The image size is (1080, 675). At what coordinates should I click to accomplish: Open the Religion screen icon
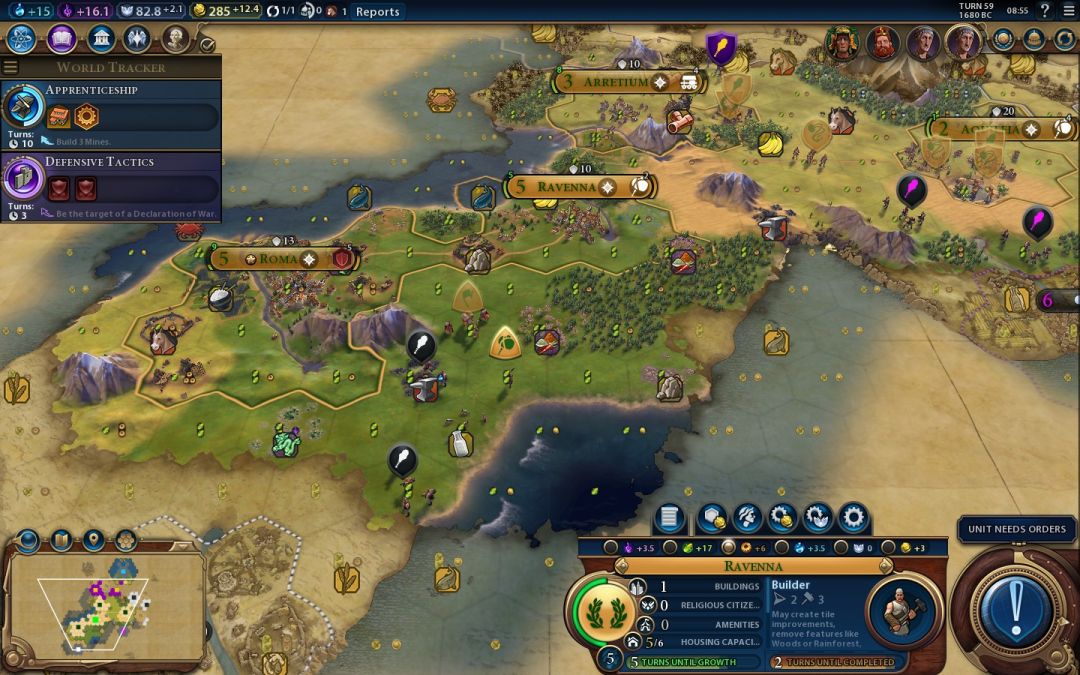click(x=137, y=39)
